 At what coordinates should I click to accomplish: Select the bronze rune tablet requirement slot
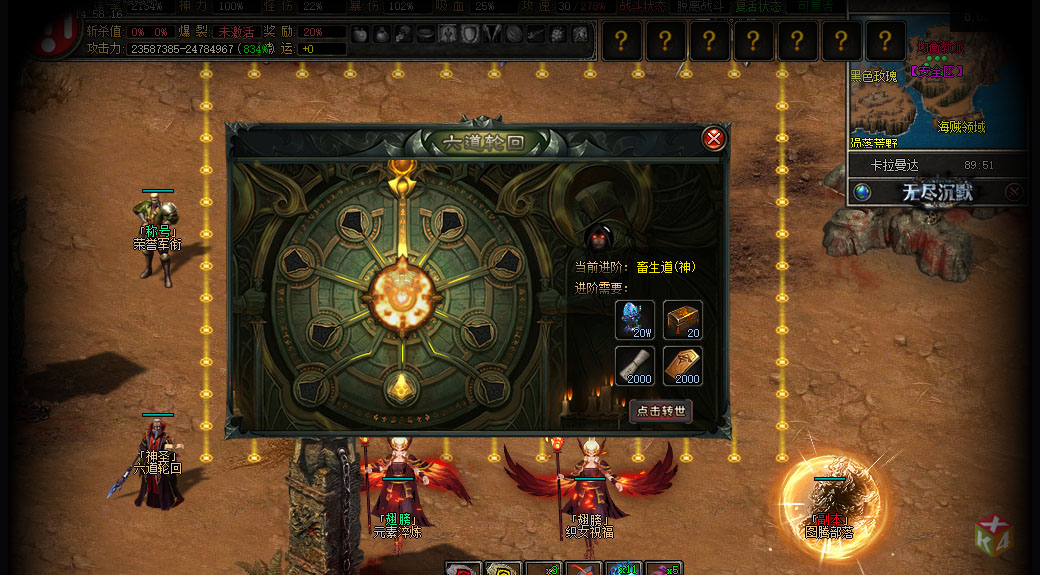pyautogui.click(x=683, y=366)
